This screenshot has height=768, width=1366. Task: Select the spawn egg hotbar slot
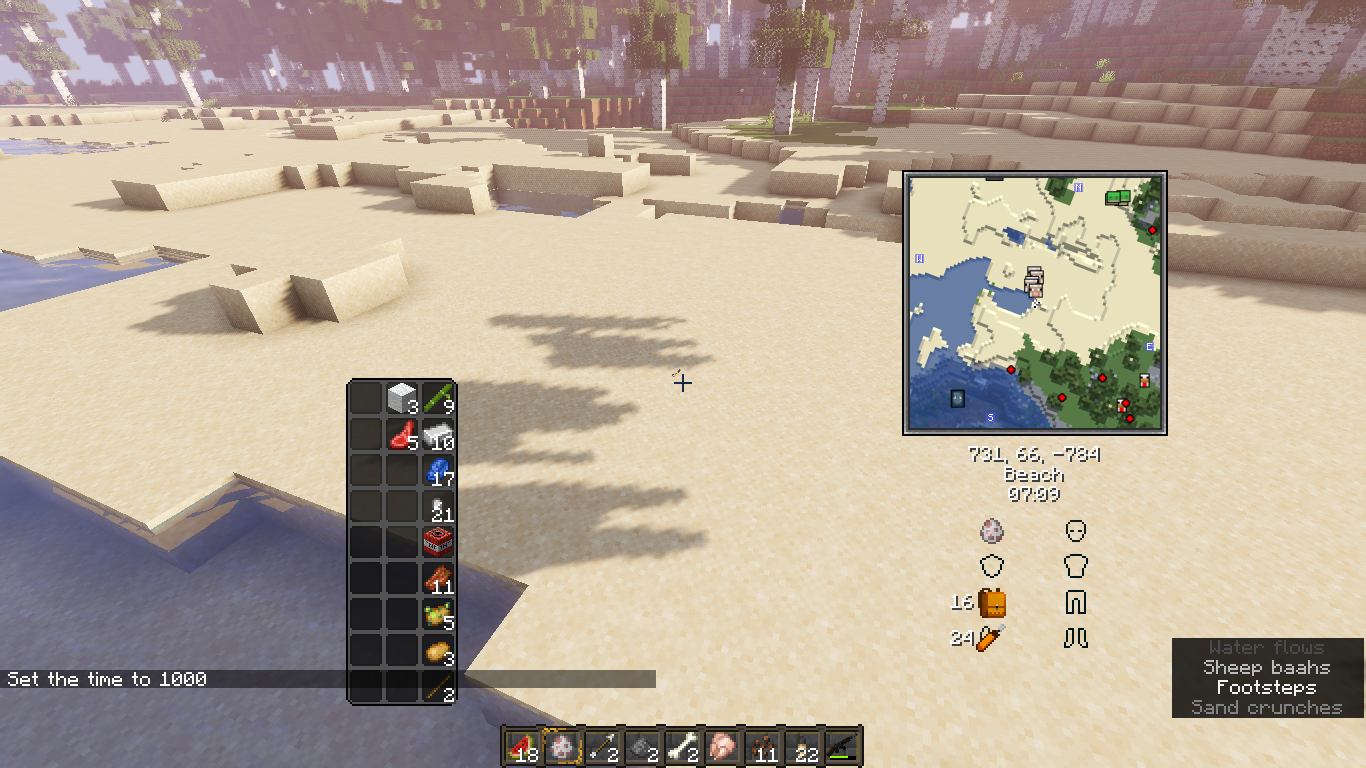click(x=562, y=746)
